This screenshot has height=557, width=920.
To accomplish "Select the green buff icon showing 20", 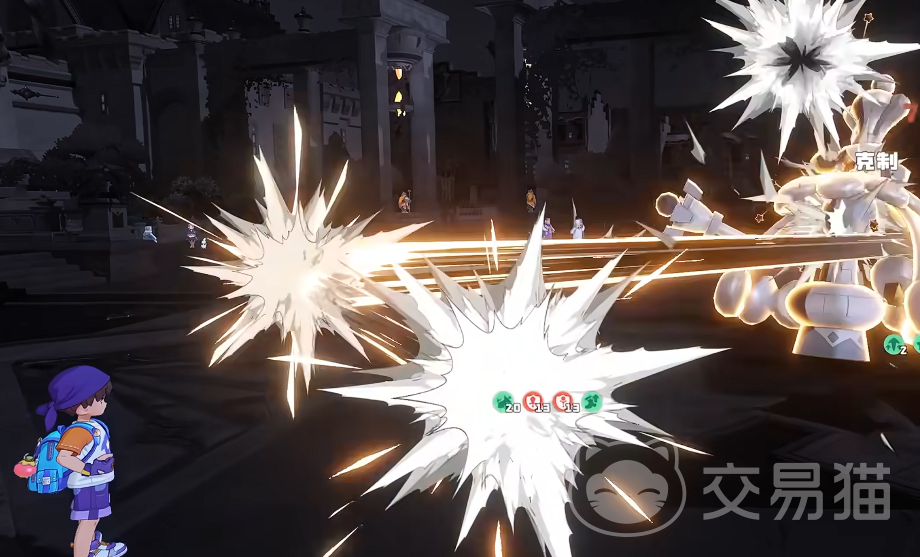I will tap(504, 402).
